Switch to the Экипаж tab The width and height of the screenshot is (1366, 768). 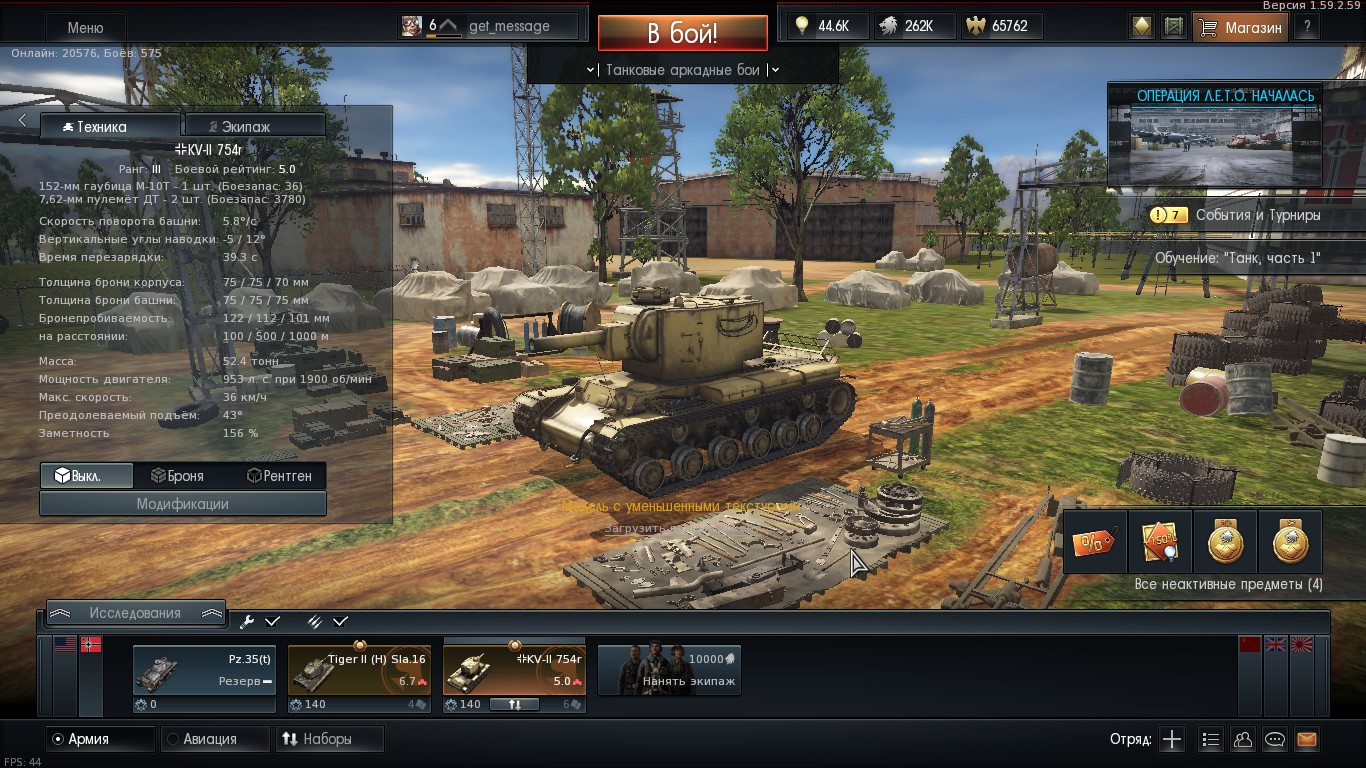(x=255, y=127)
